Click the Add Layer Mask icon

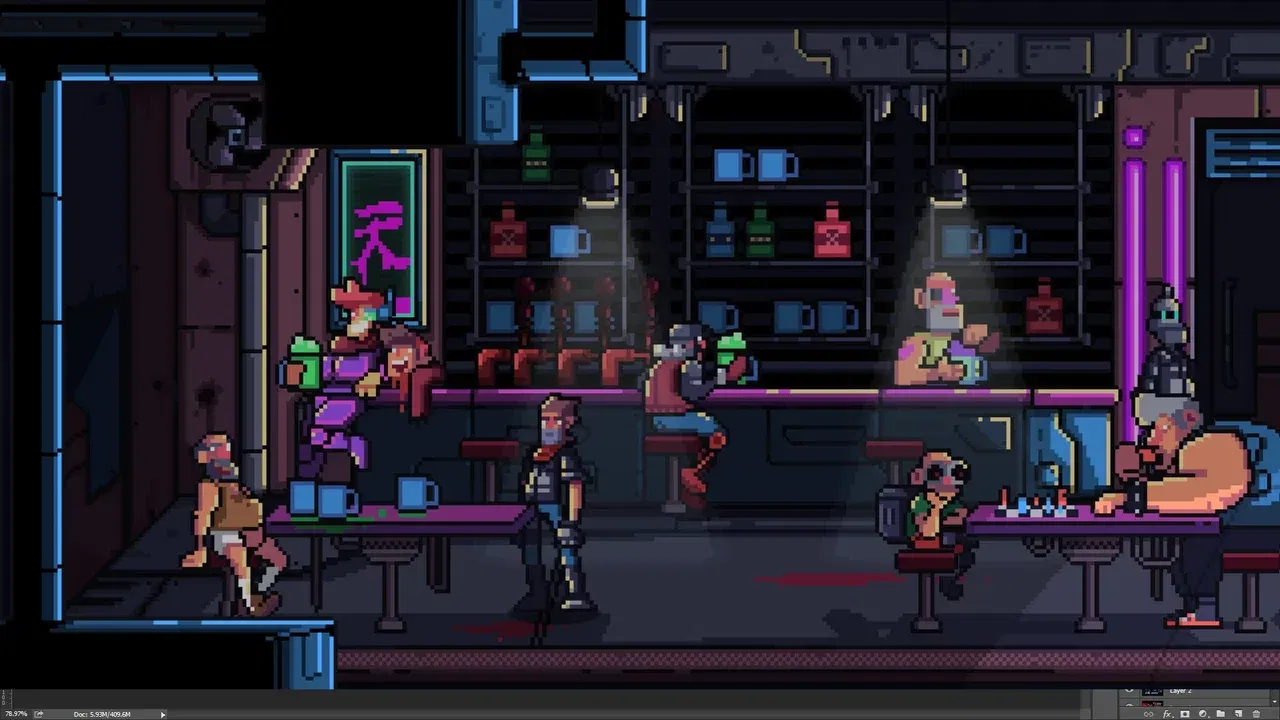pyautogui.click(x=1184, y=714)
